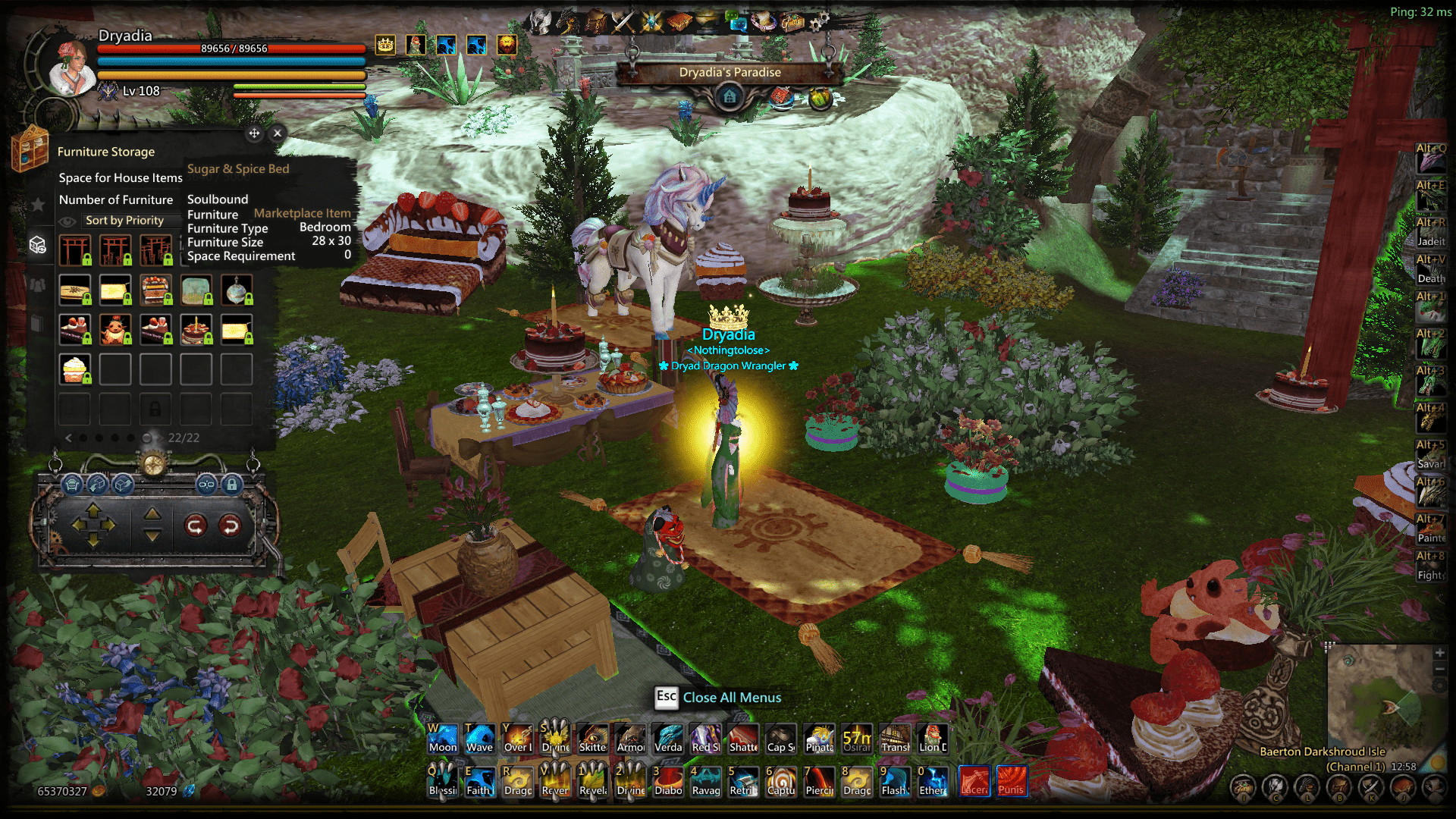Select the orange creature plush furniture slot
Image resolution: width=1456 pixels, height=819 pixels.
pyautogui.click(x=115, y=330)
